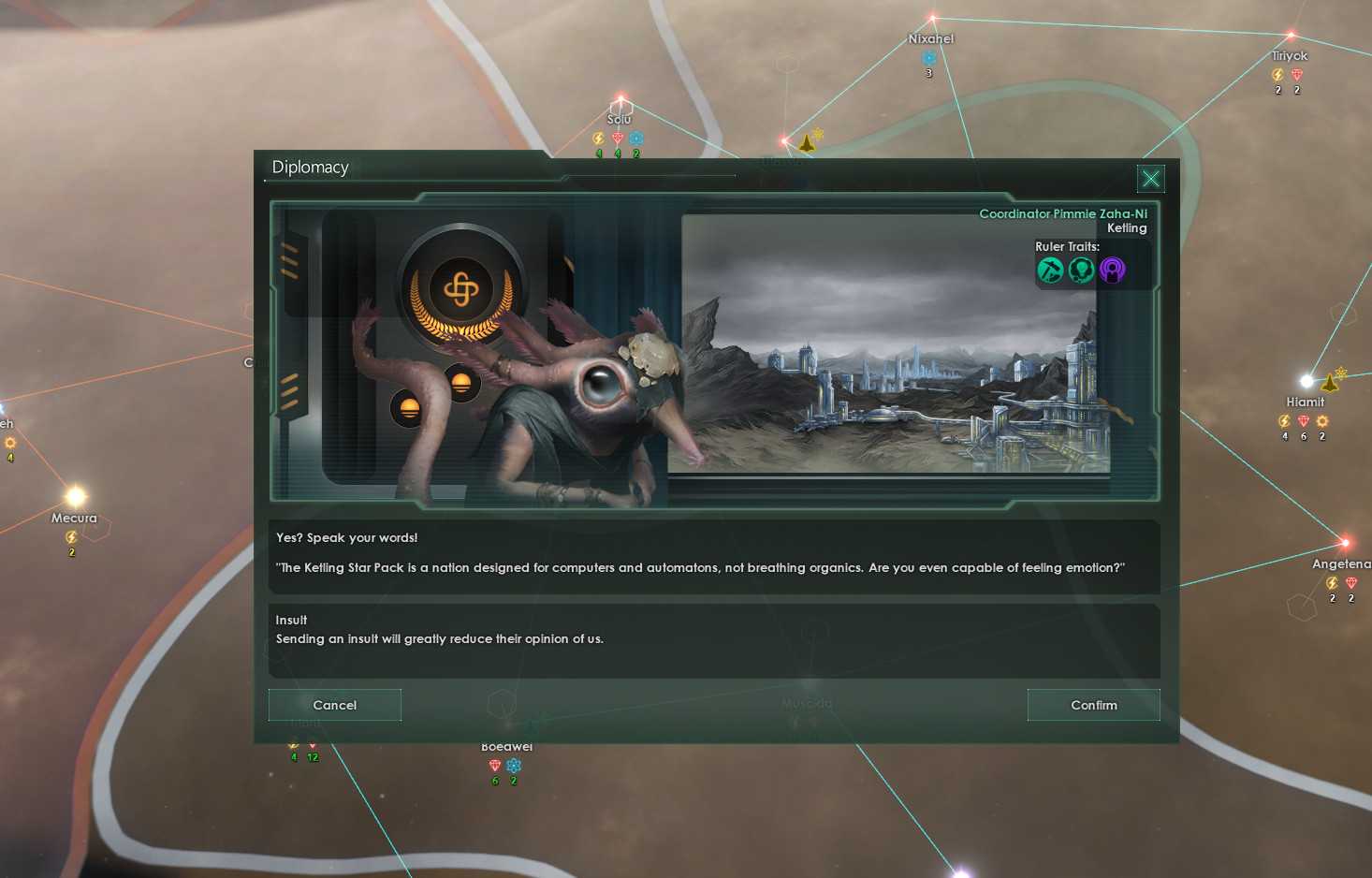1372x878 pixels.
Task: Click the energy resource icon under Soiu
Action: pos(598,138)
